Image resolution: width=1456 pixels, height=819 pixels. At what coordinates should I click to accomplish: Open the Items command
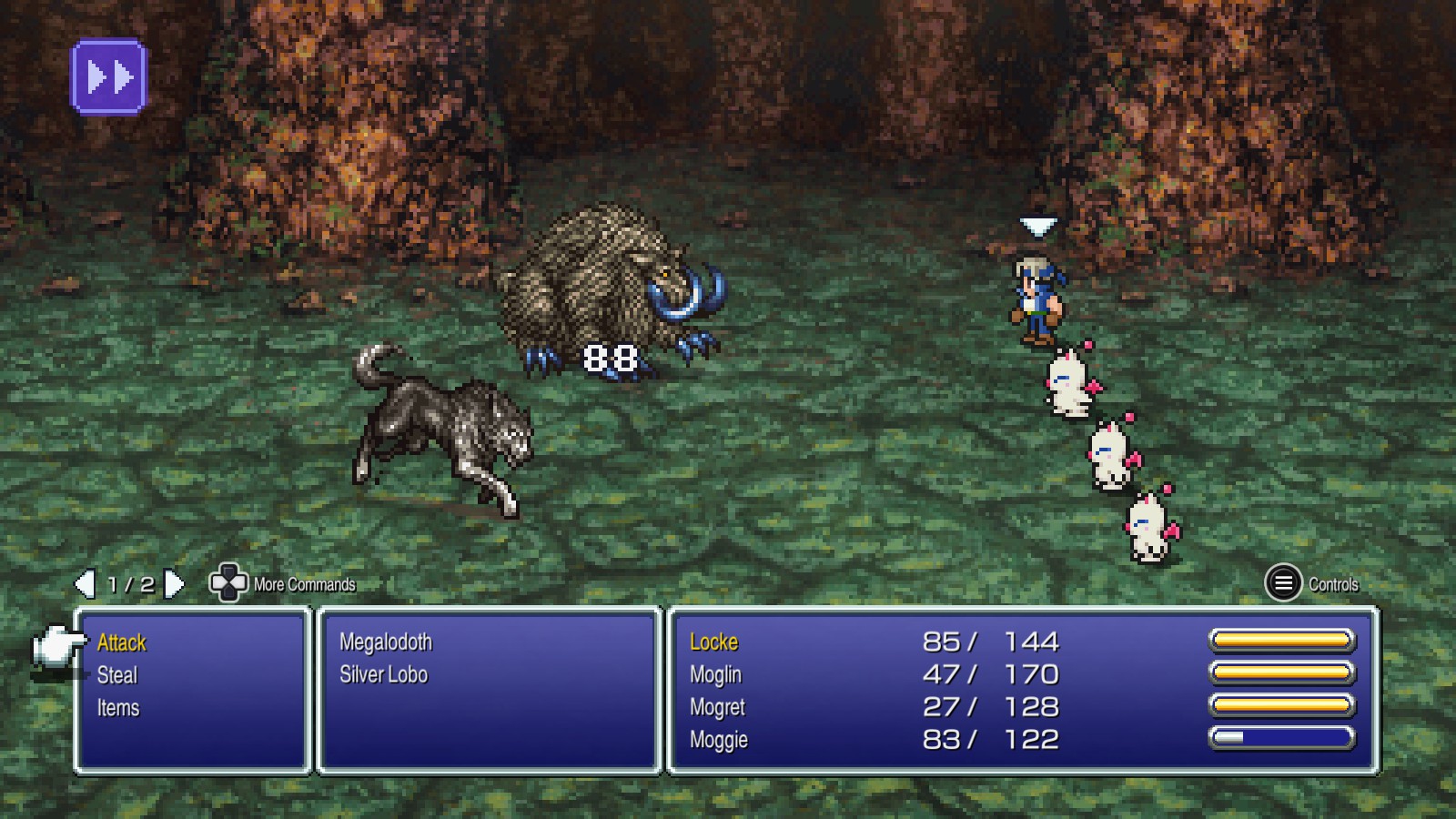(118, 708)
